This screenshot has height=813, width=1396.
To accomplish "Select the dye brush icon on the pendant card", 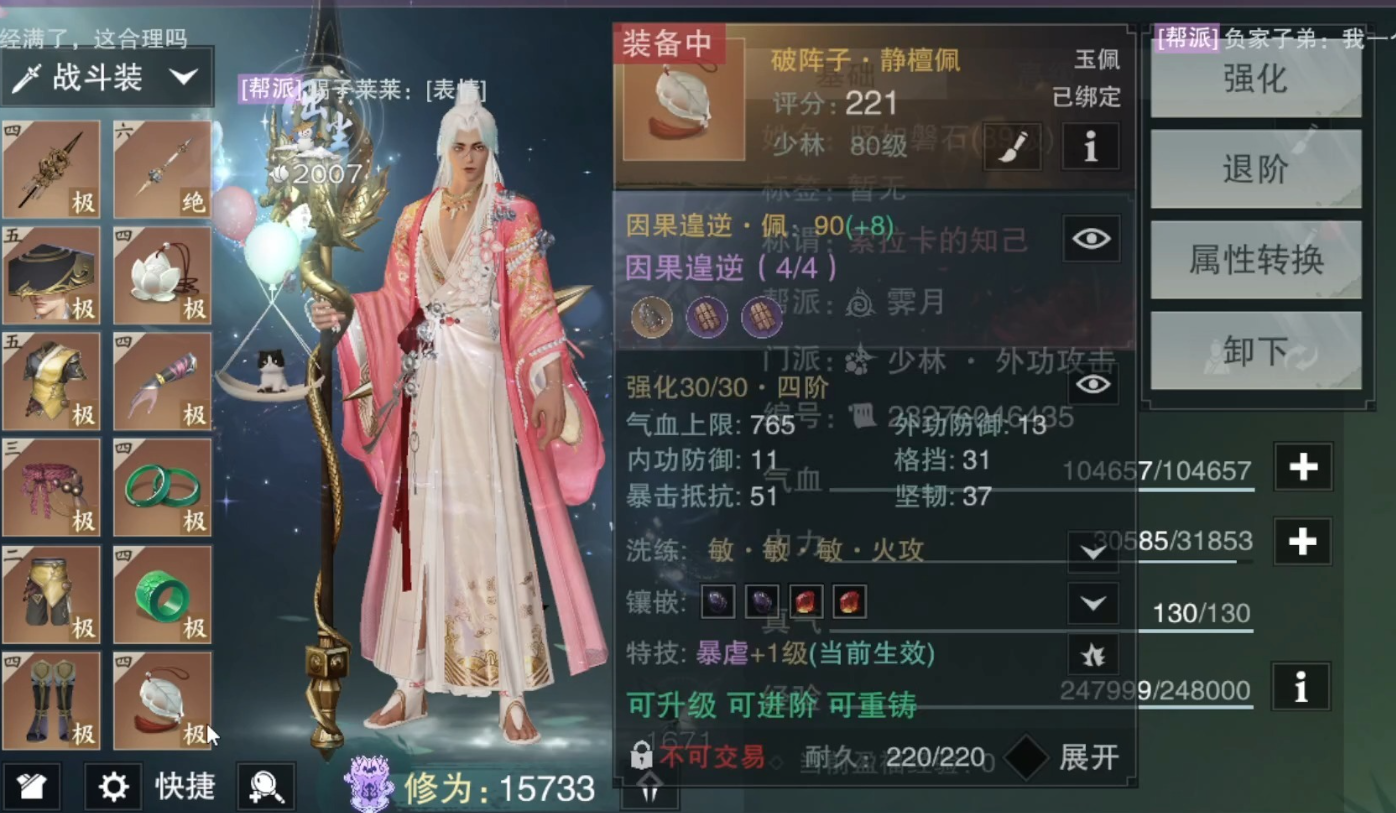I will 1011,146.
